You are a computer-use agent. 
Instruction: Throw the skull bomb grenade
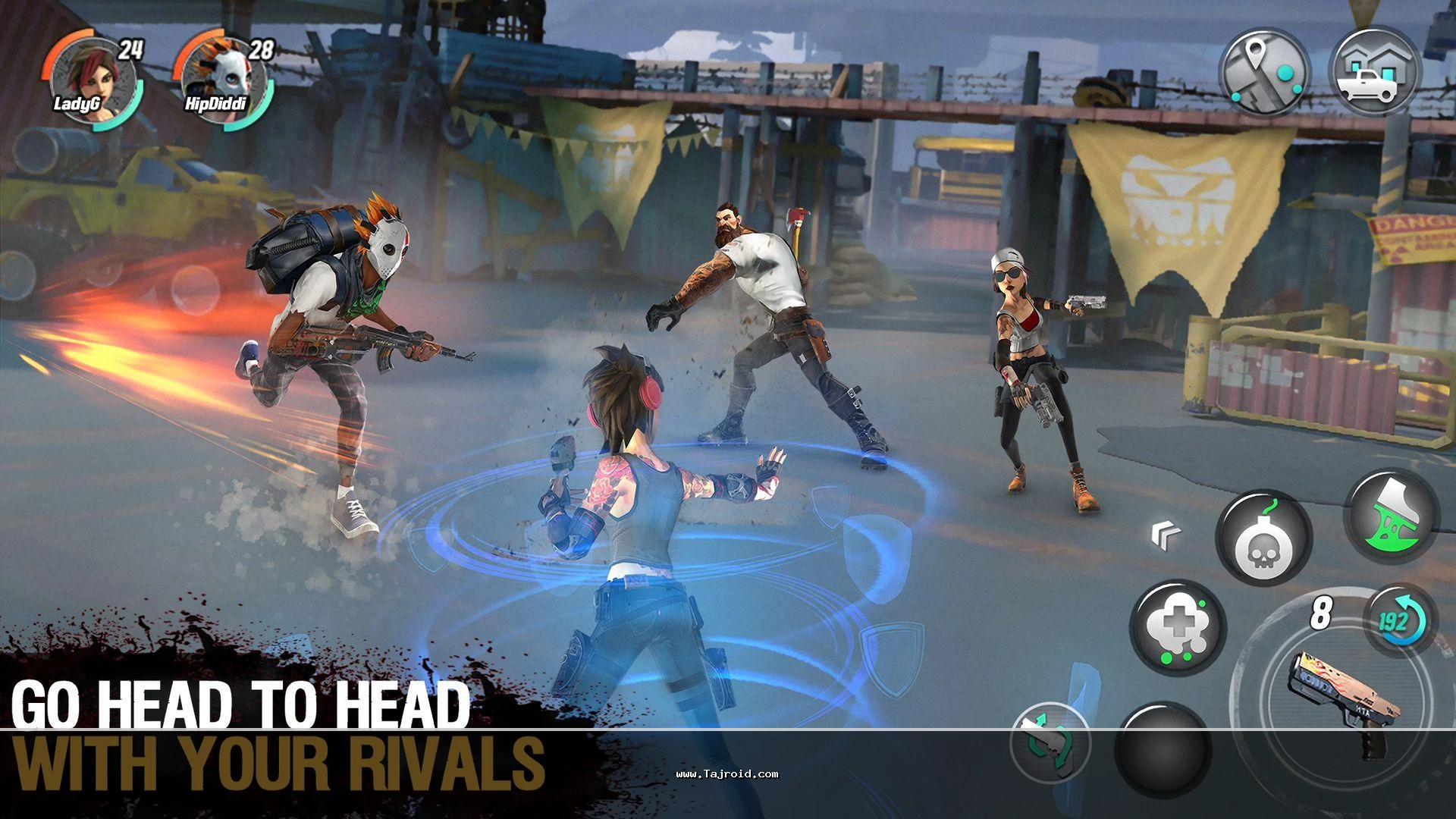pyautogui.click(x=1264, y=538)
